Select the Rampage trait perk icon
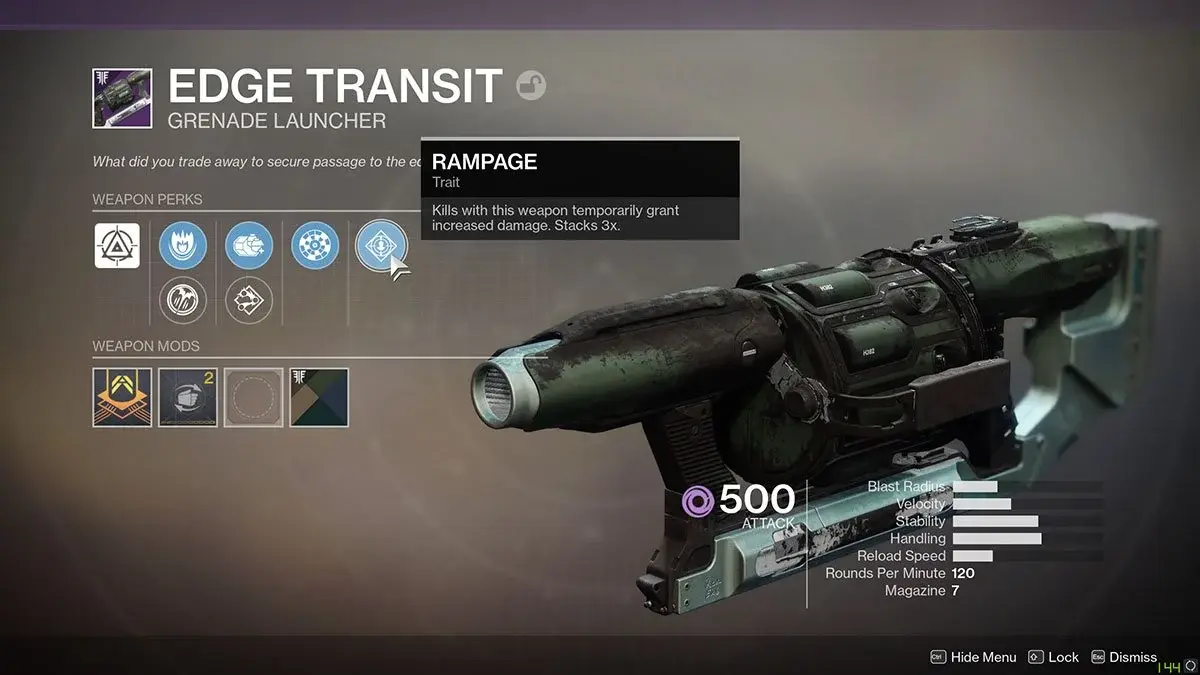The height and width of the screenshot is (675, 1200). pos(381,246)
